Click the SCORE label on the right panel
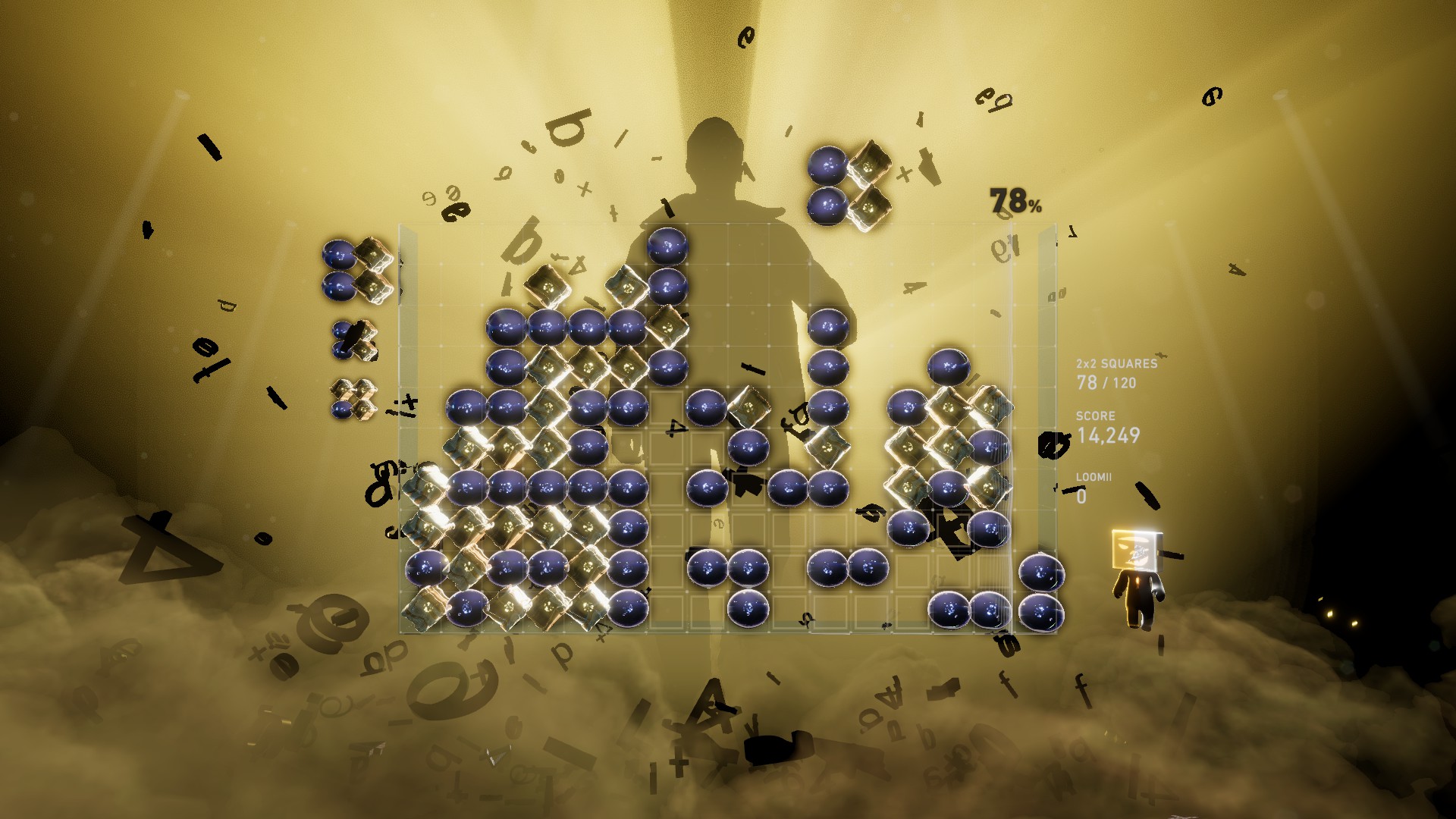 point(1094,416)
